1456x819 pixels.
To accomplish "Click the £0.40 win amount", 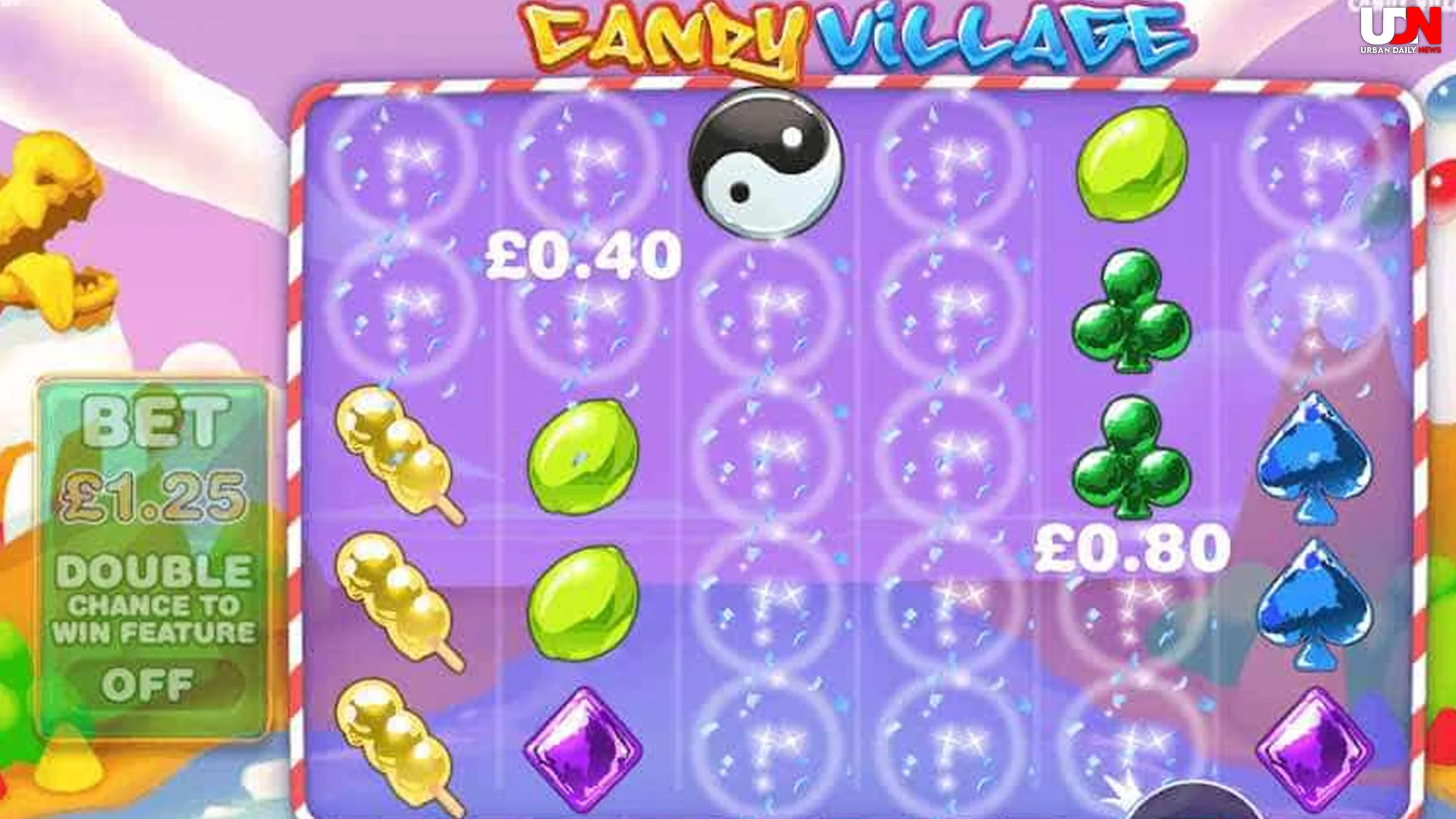I will (580, 254).
